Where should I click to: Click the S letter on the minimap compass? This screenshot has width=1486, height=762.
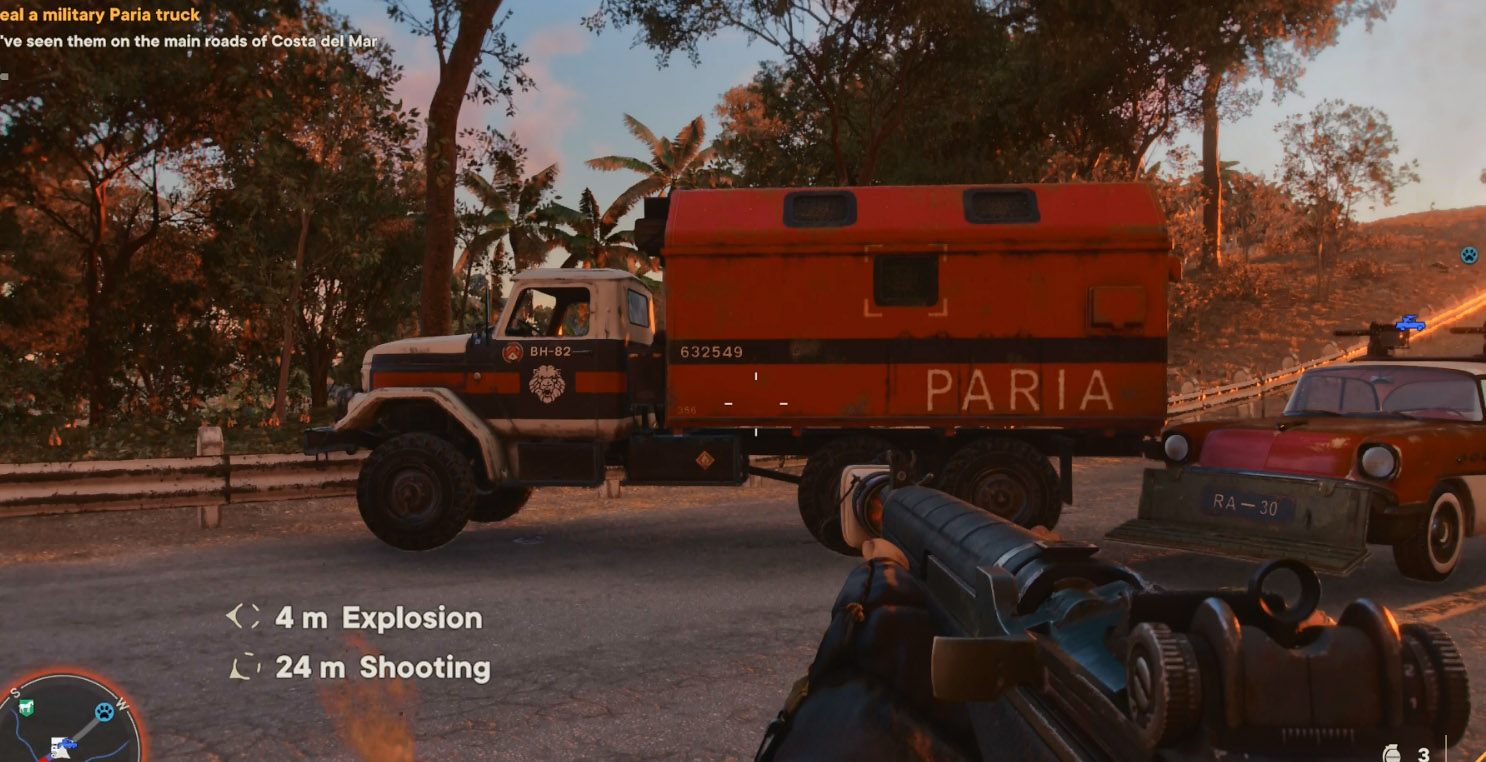tap(15, 692)
